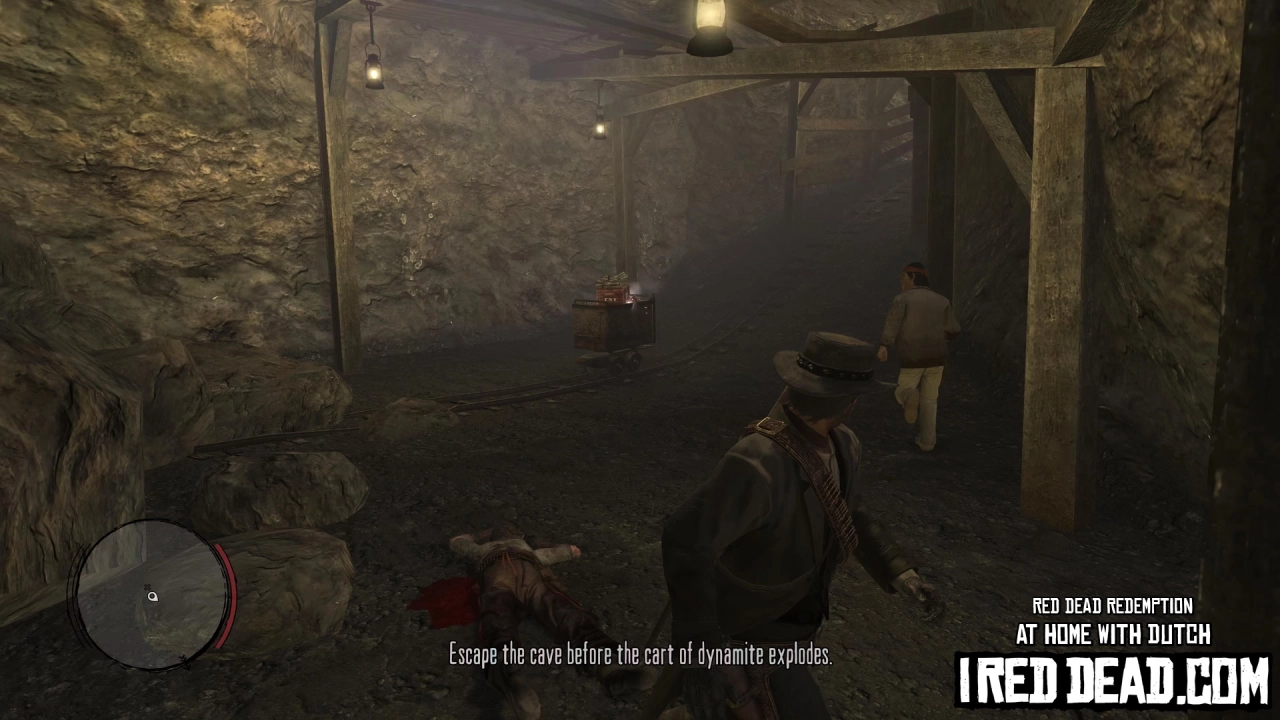Click the waypoint X icon on the minimap
Screen dimensions: 1280x720
click(x=147, y=586)
